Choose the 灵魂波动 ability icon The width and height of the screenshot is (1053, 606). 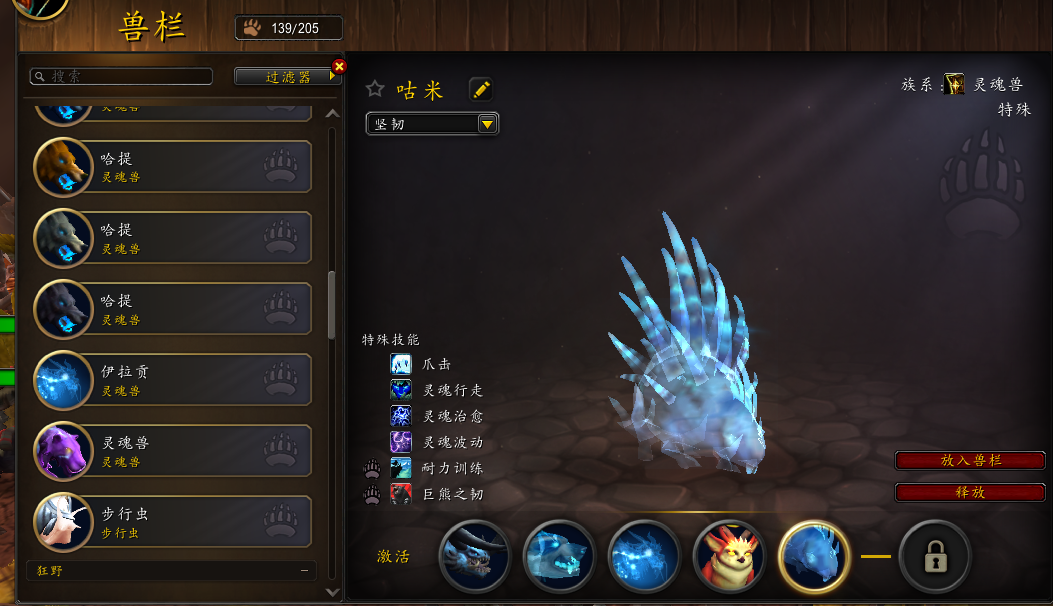pos(401,441)
